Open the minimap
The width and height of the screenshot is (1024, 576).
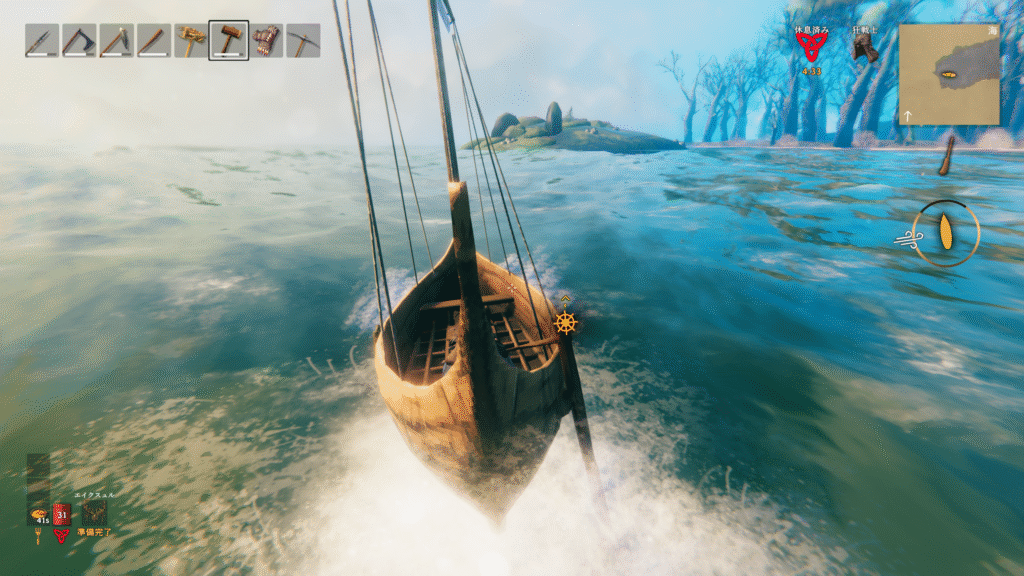948,74
